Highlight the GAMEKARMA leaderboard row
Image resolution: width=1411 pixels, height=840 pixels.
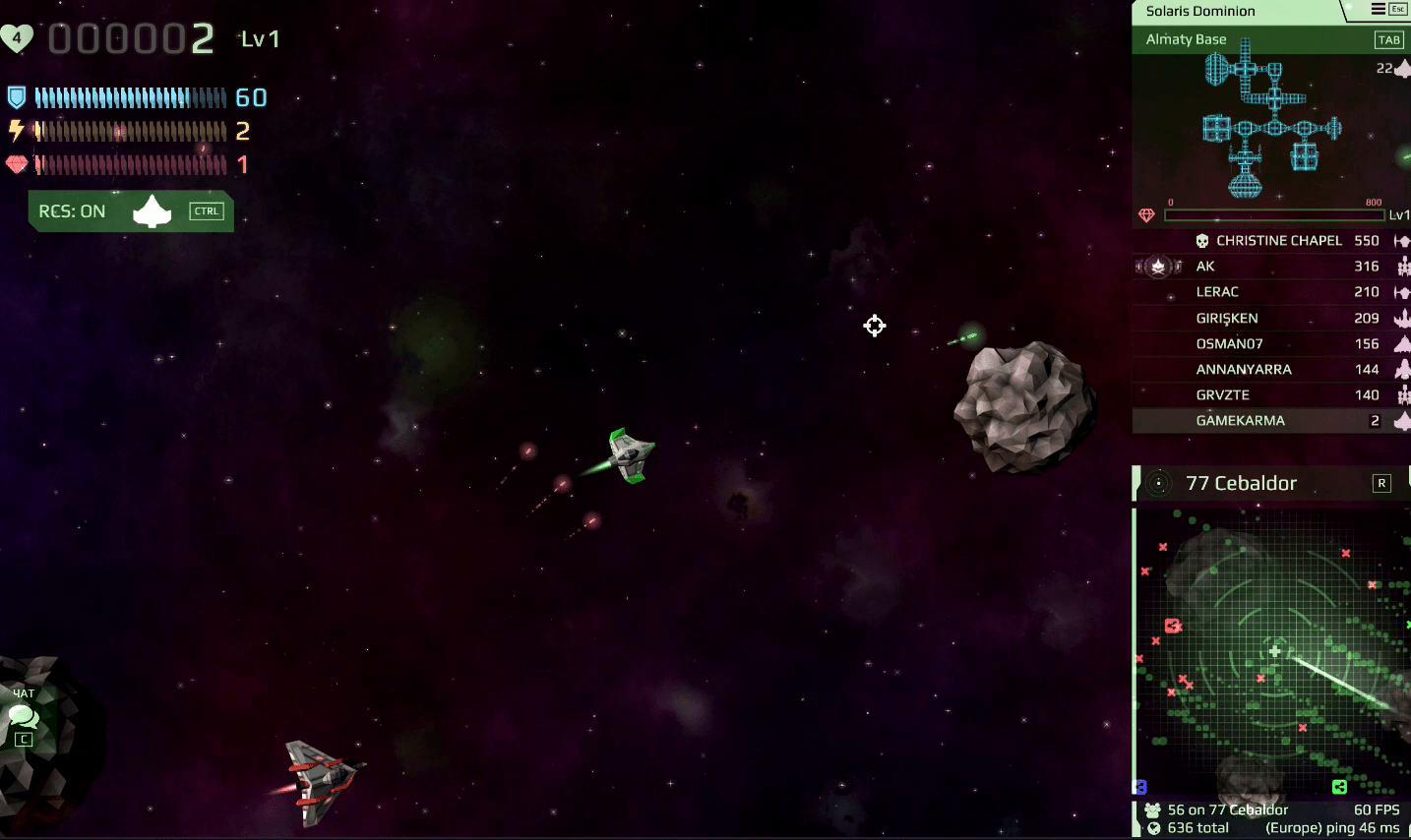click(x=1241, y=420)
